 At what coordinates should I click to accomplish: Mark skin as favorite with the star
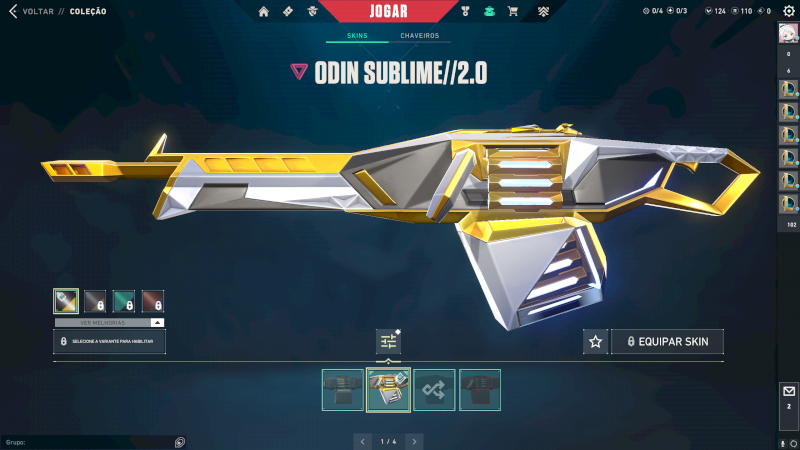[596, 342]
